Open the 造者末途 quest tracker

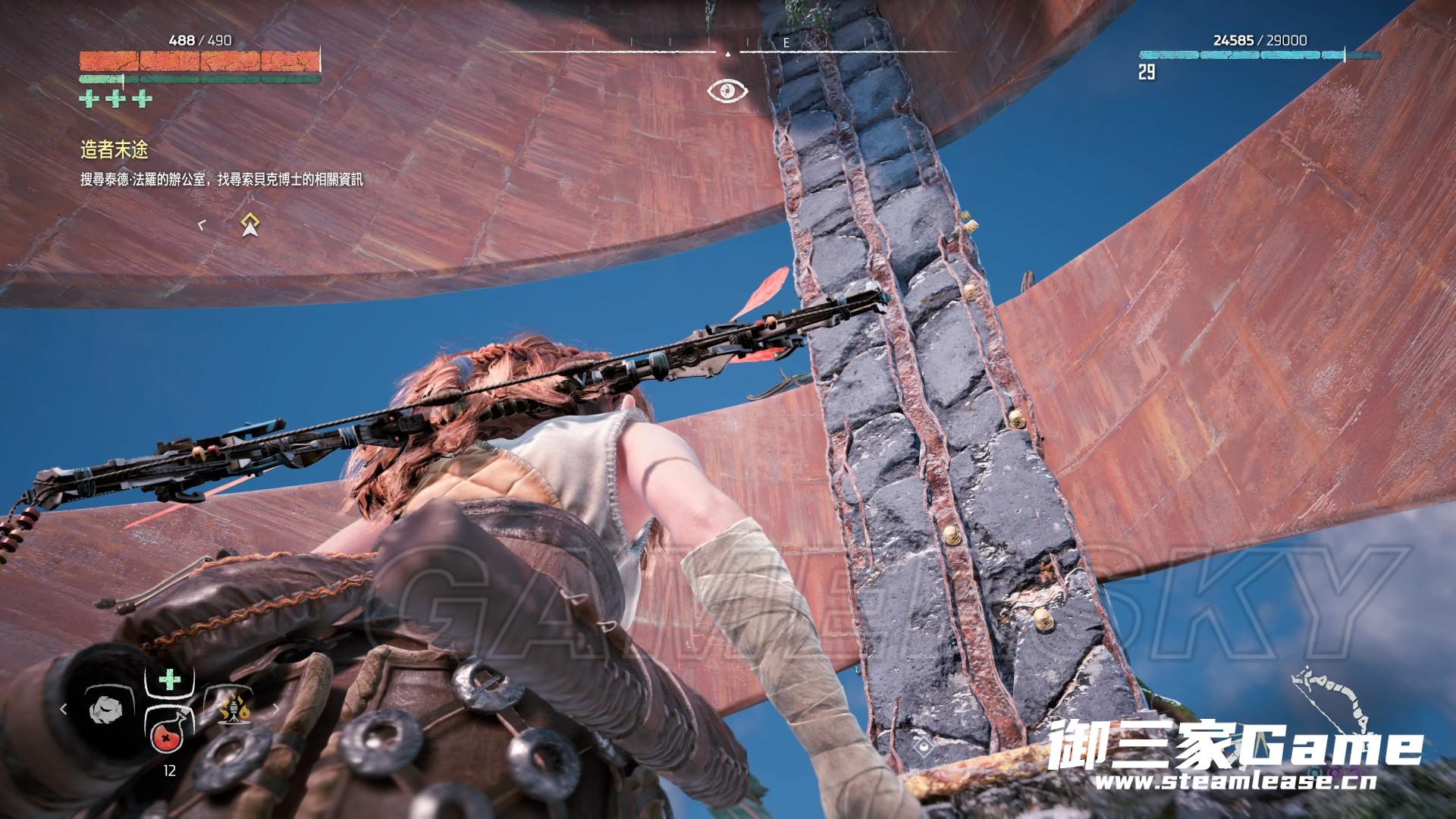pos(115,150)
